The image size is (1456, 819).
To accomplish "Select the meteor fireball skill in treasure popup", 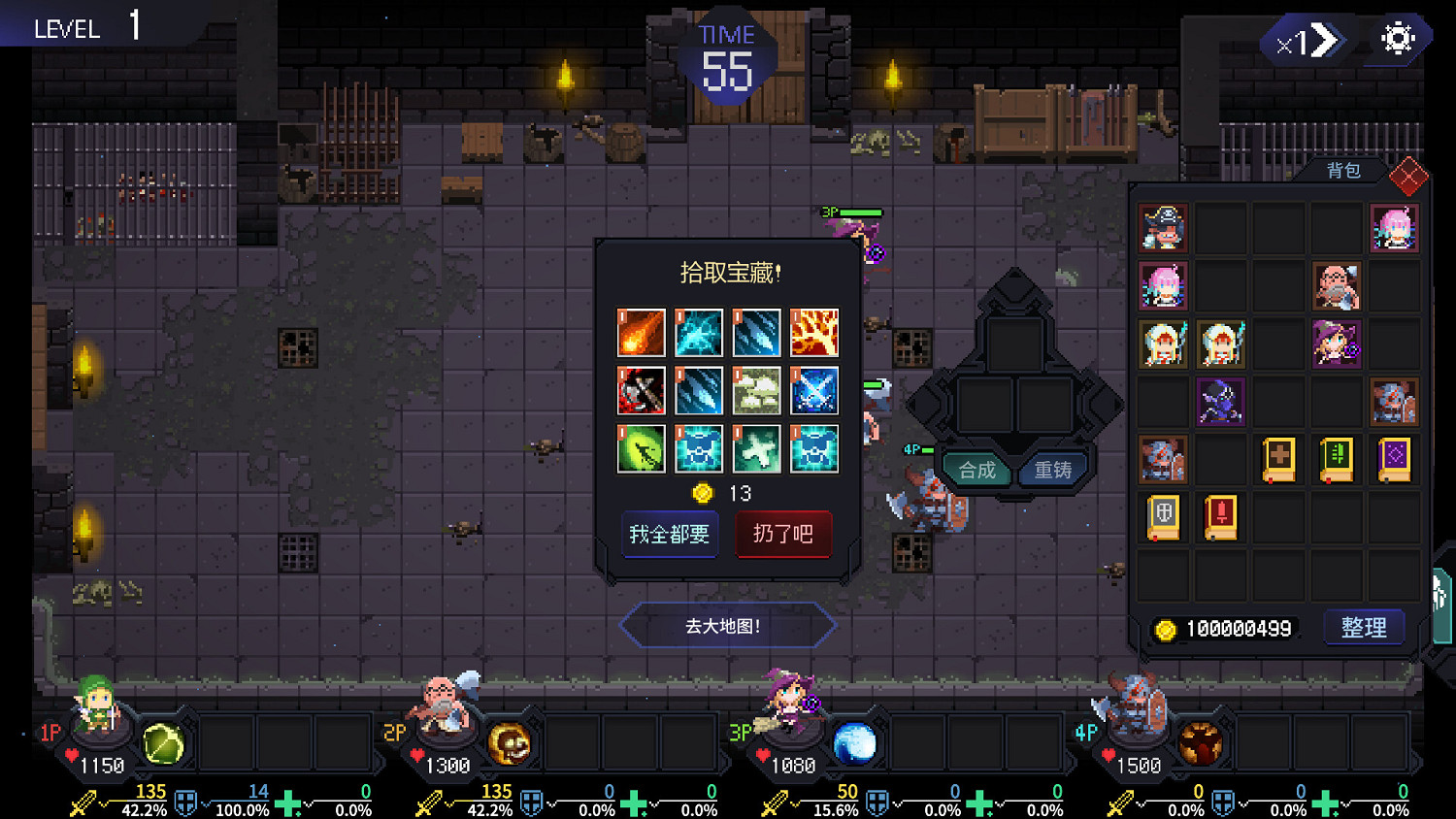I will click(641, 334).
